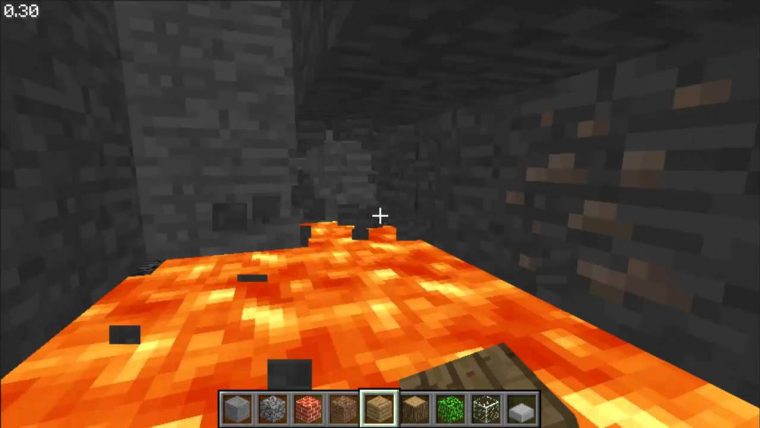Select the wood log block slot
The width and height of the screenshot is (760, 428).
pos(414,408)
